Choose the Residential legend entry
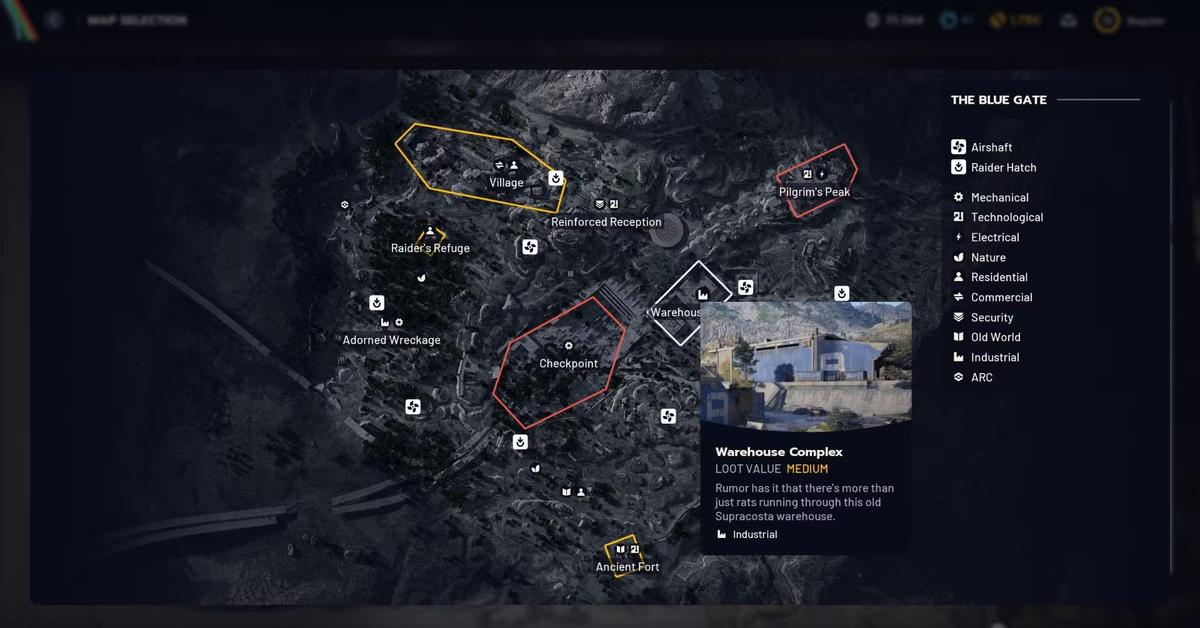 tap(999, 277)
